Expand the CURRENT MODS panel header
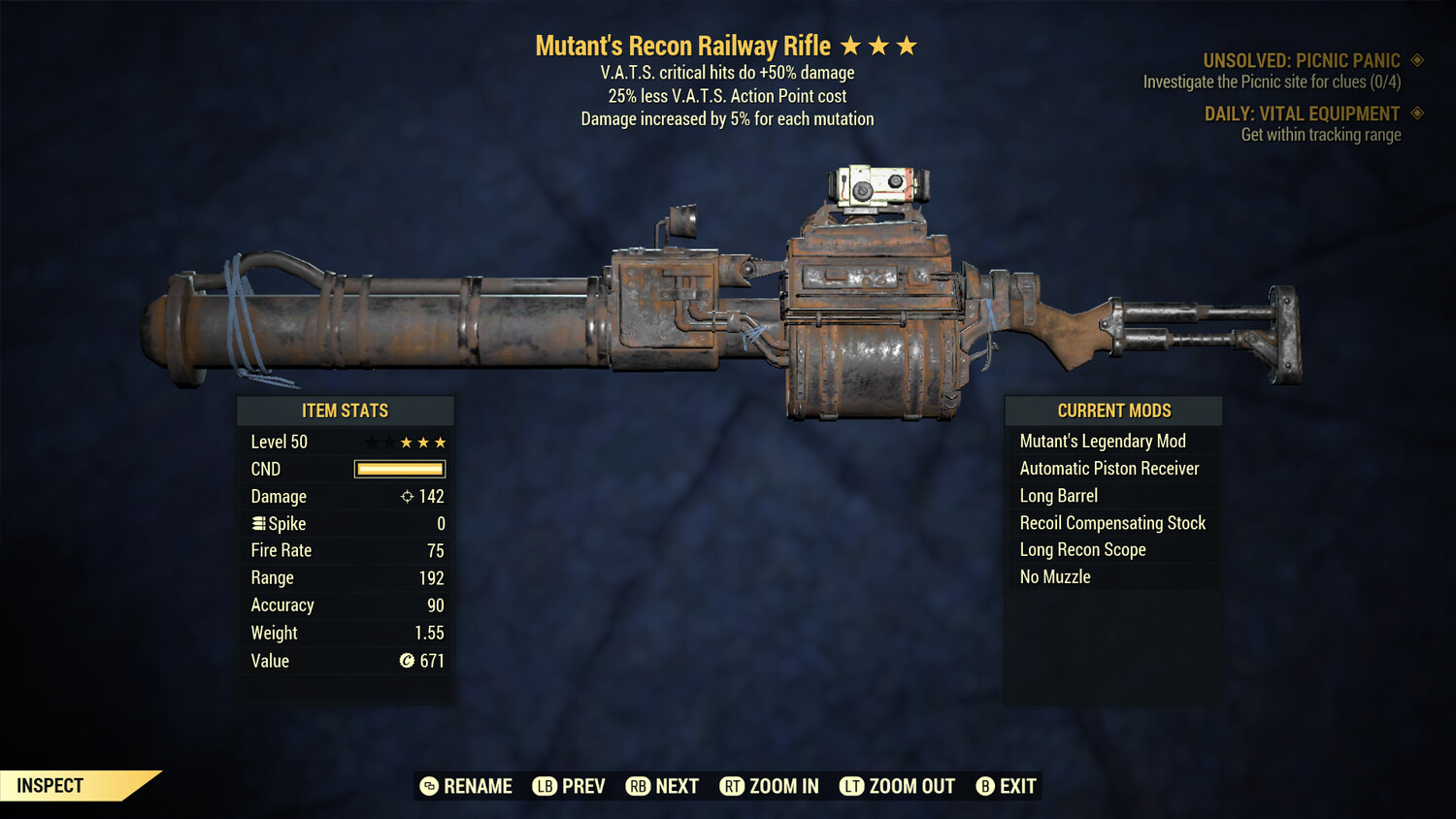The width and height of the screenshot is (1456, 819). click(1112, 410)
